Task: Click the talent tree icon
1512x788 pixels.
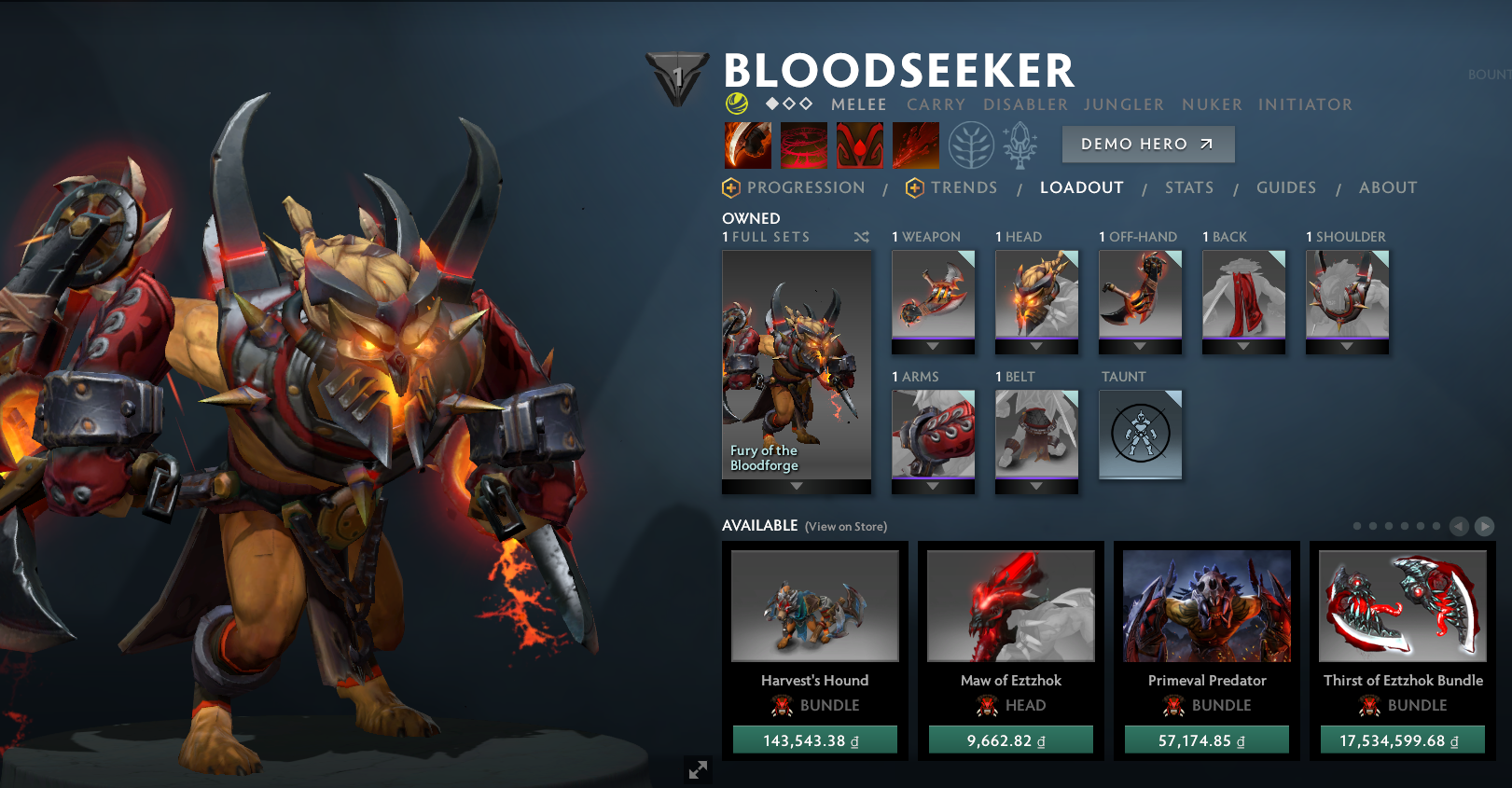Action: click(973, 145)
